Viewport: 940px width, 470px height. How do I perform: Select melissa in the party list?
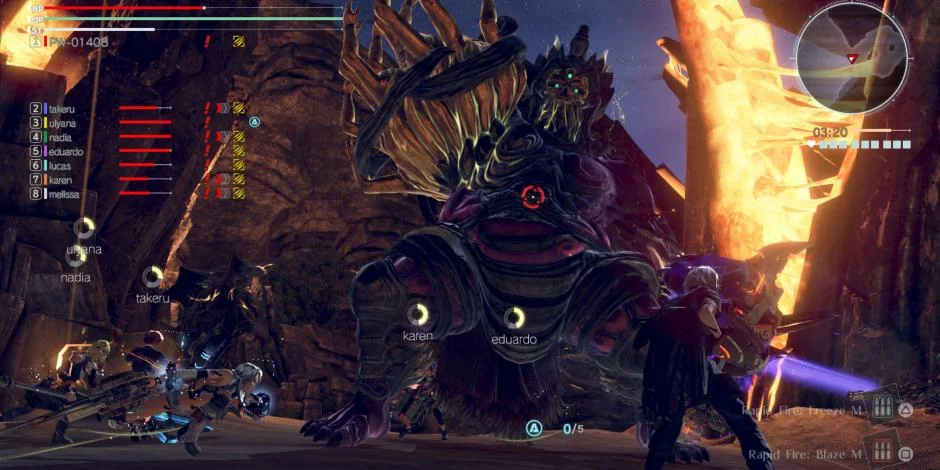point(64,194)
